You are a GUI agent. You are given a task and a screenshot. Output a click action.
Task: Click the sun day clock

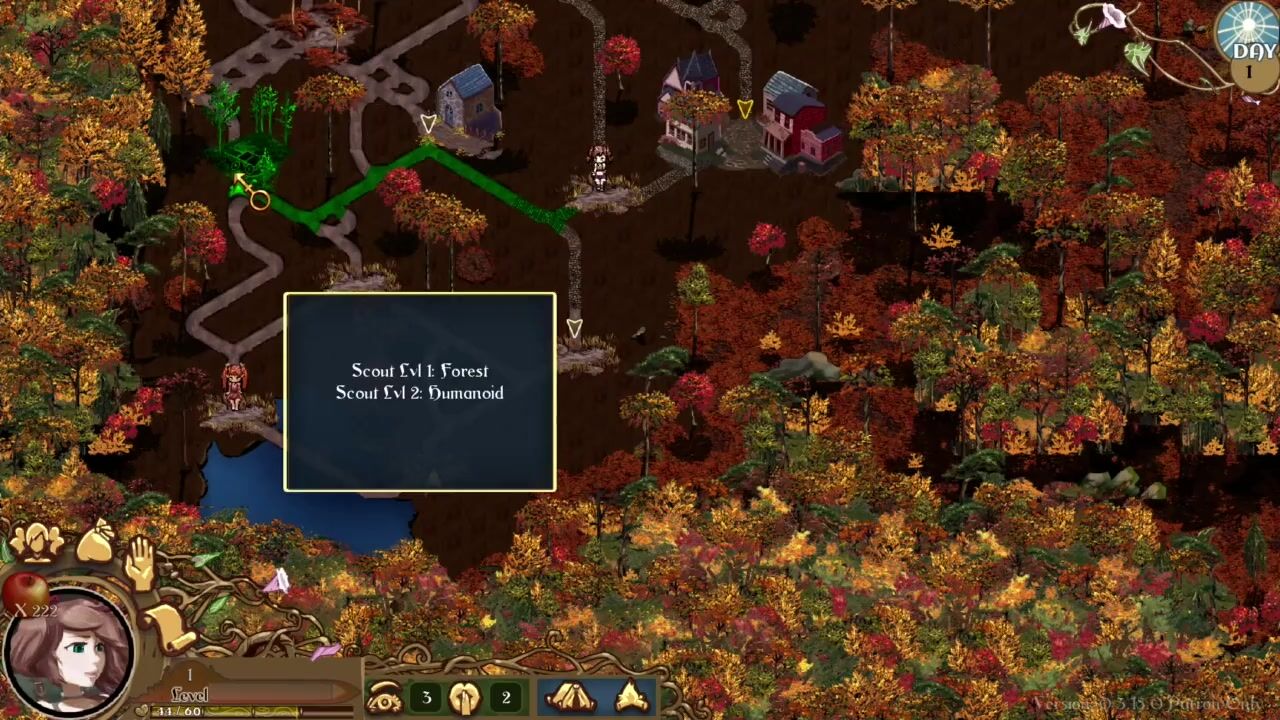(1248, 36)
